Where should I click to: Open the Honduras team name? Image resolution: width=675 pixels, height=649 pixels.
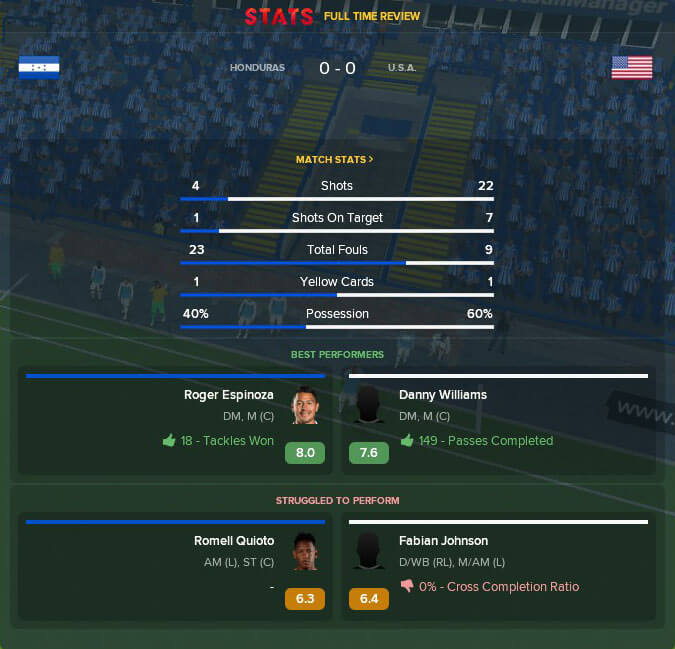pyautogui.click(x=257, y=68)
